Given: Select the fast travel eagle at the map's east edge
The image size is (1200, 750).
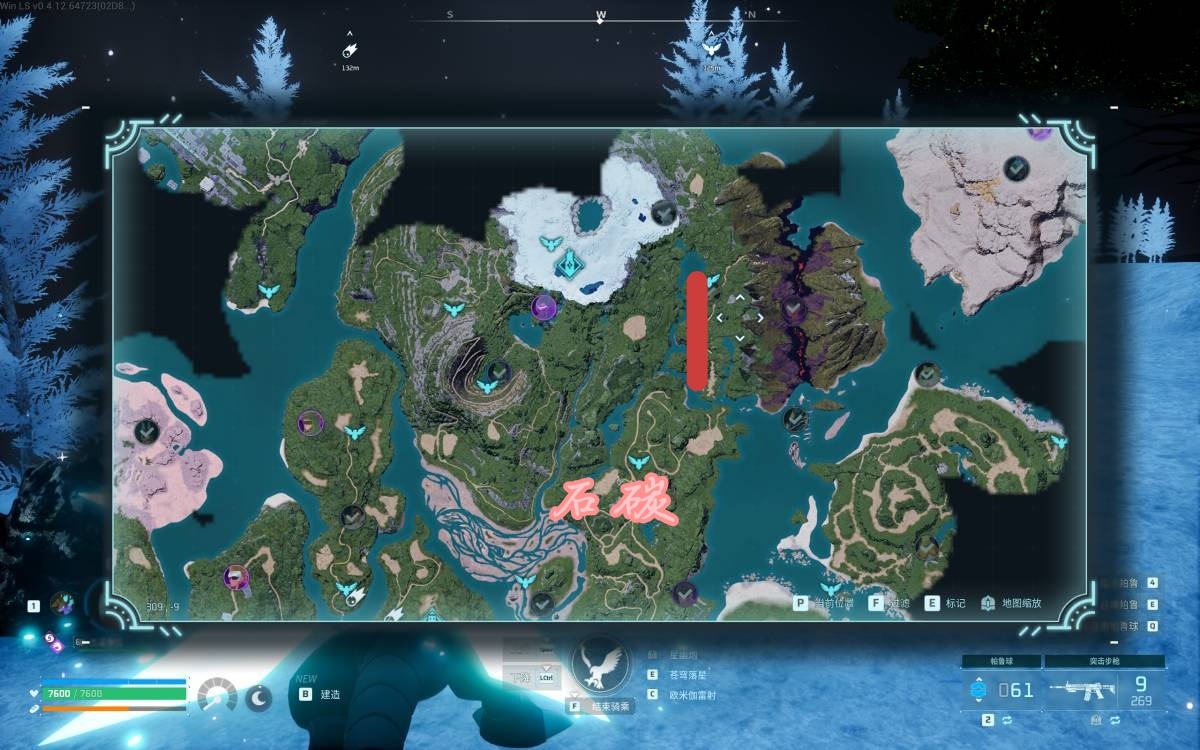Looking at the screenshot, I should click(x=1058, y=441).
